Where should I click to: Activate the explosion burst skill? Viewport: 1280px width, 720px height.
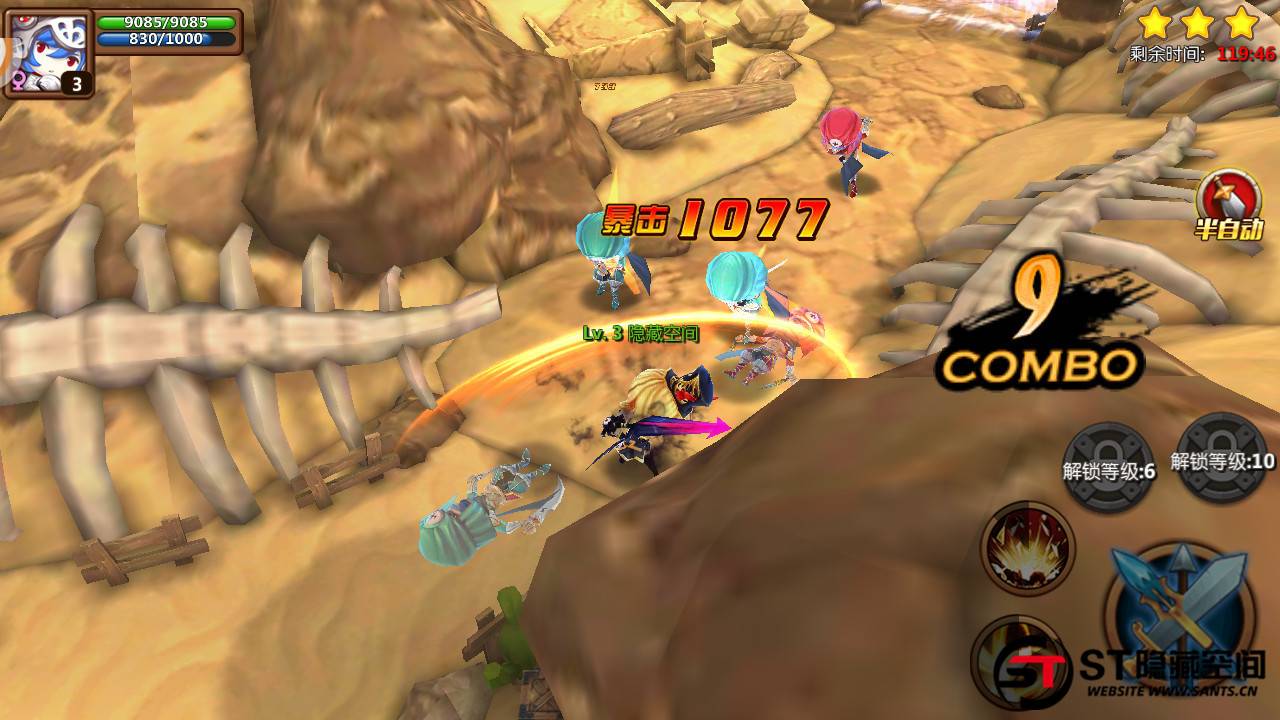tap(1027, 548)
